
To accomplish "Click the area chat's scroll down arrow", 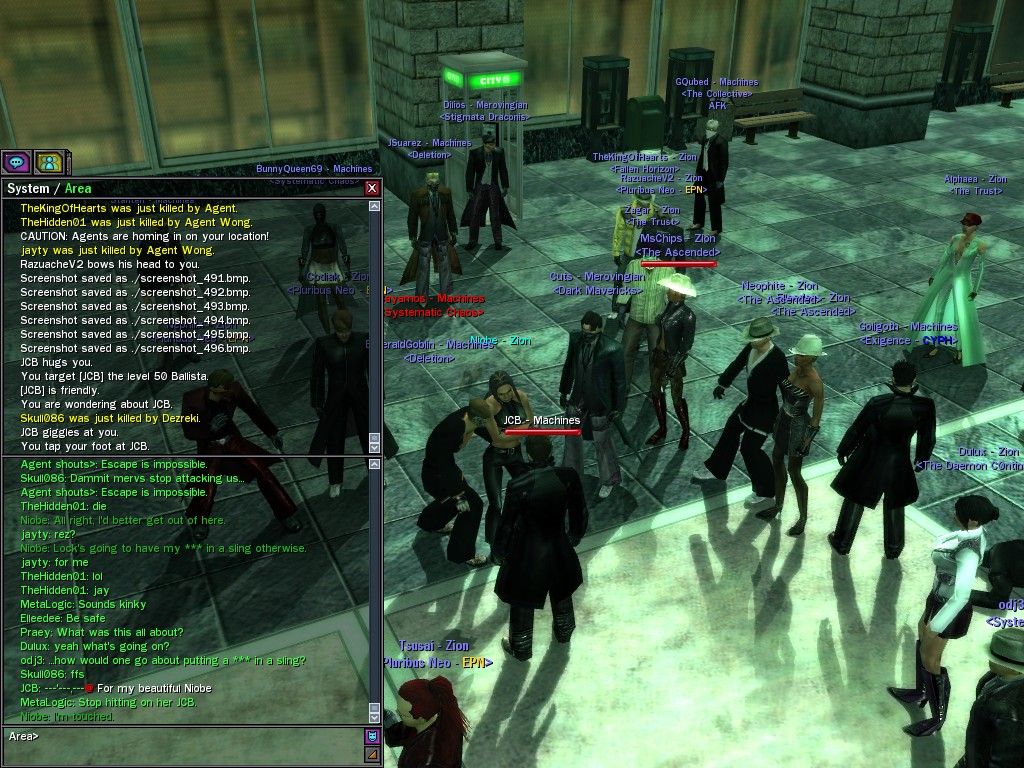I will click(x=375, y=717).
